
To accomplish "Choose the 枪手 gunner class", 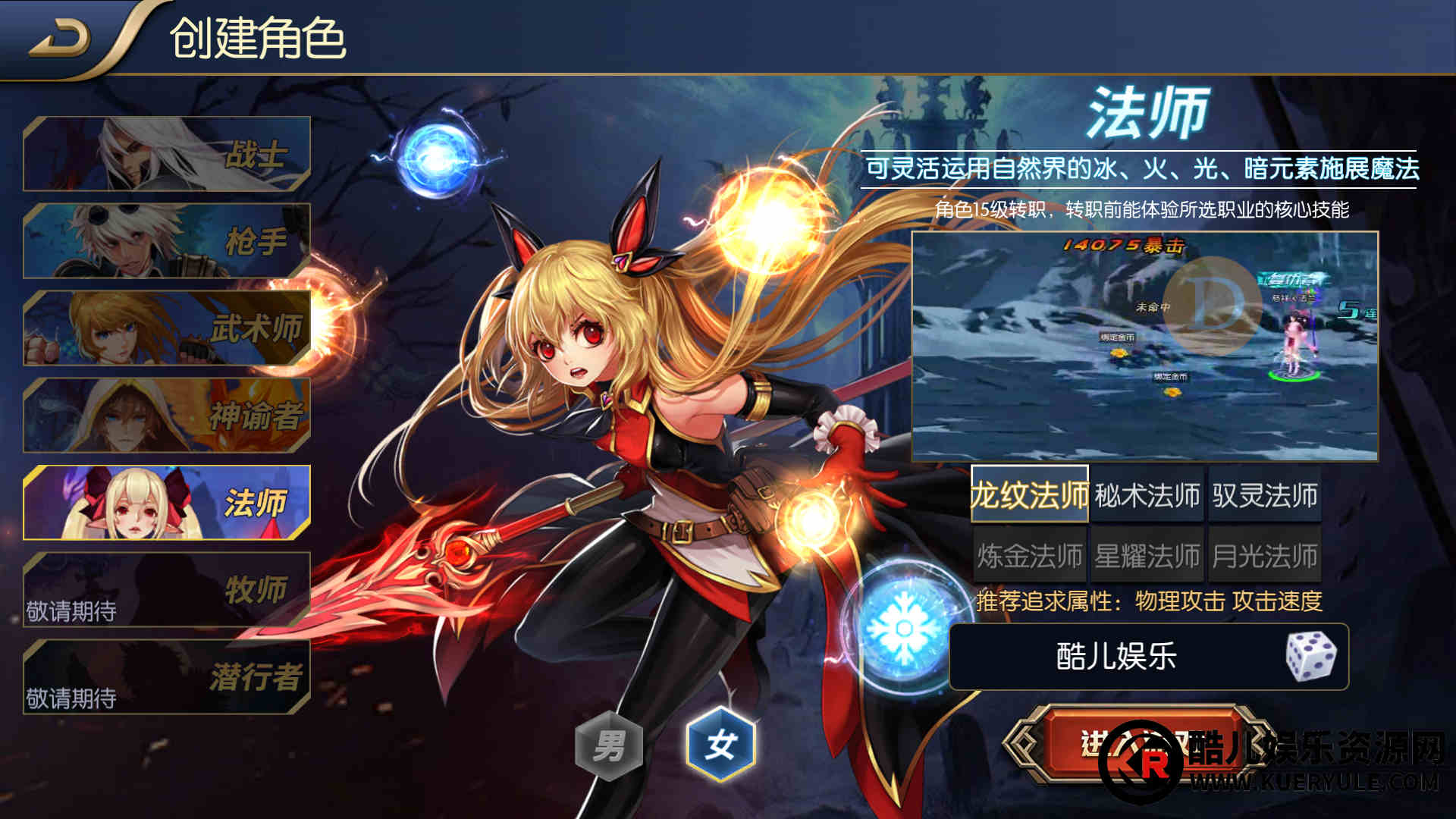I will (167, 241).
